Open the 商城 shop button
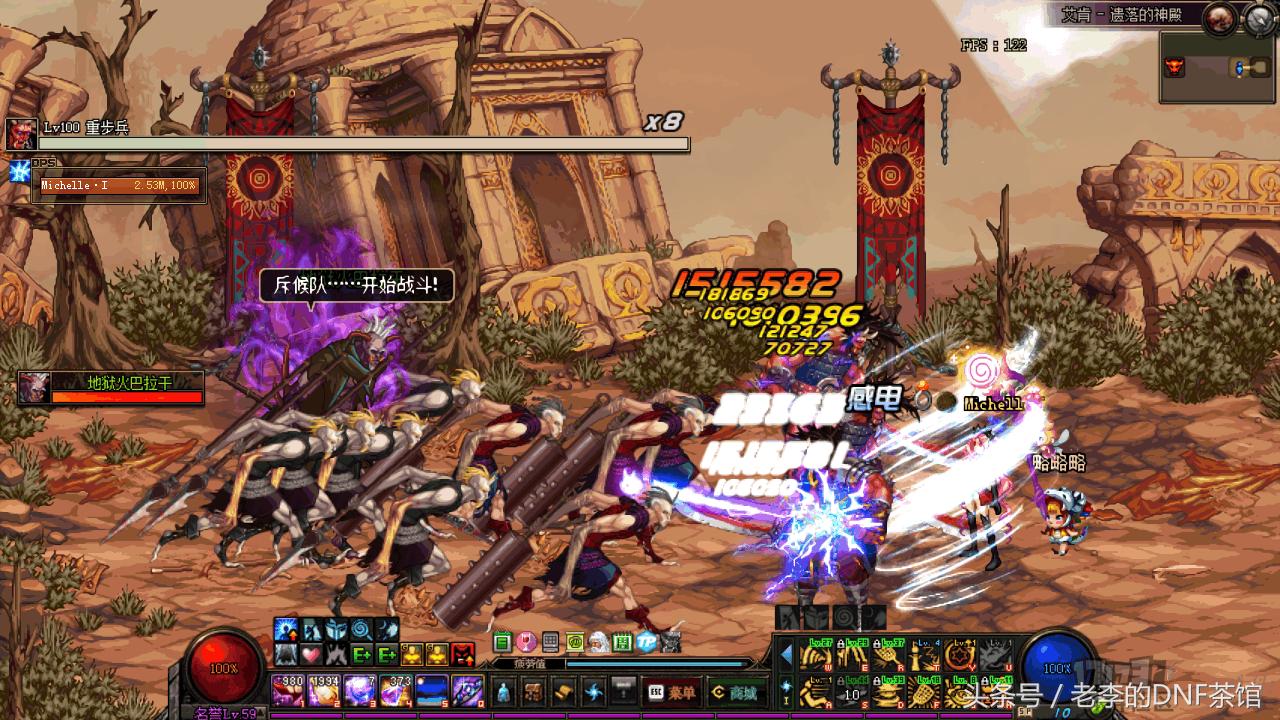This screenshot has width=1280, height=720. coord(734,691)
